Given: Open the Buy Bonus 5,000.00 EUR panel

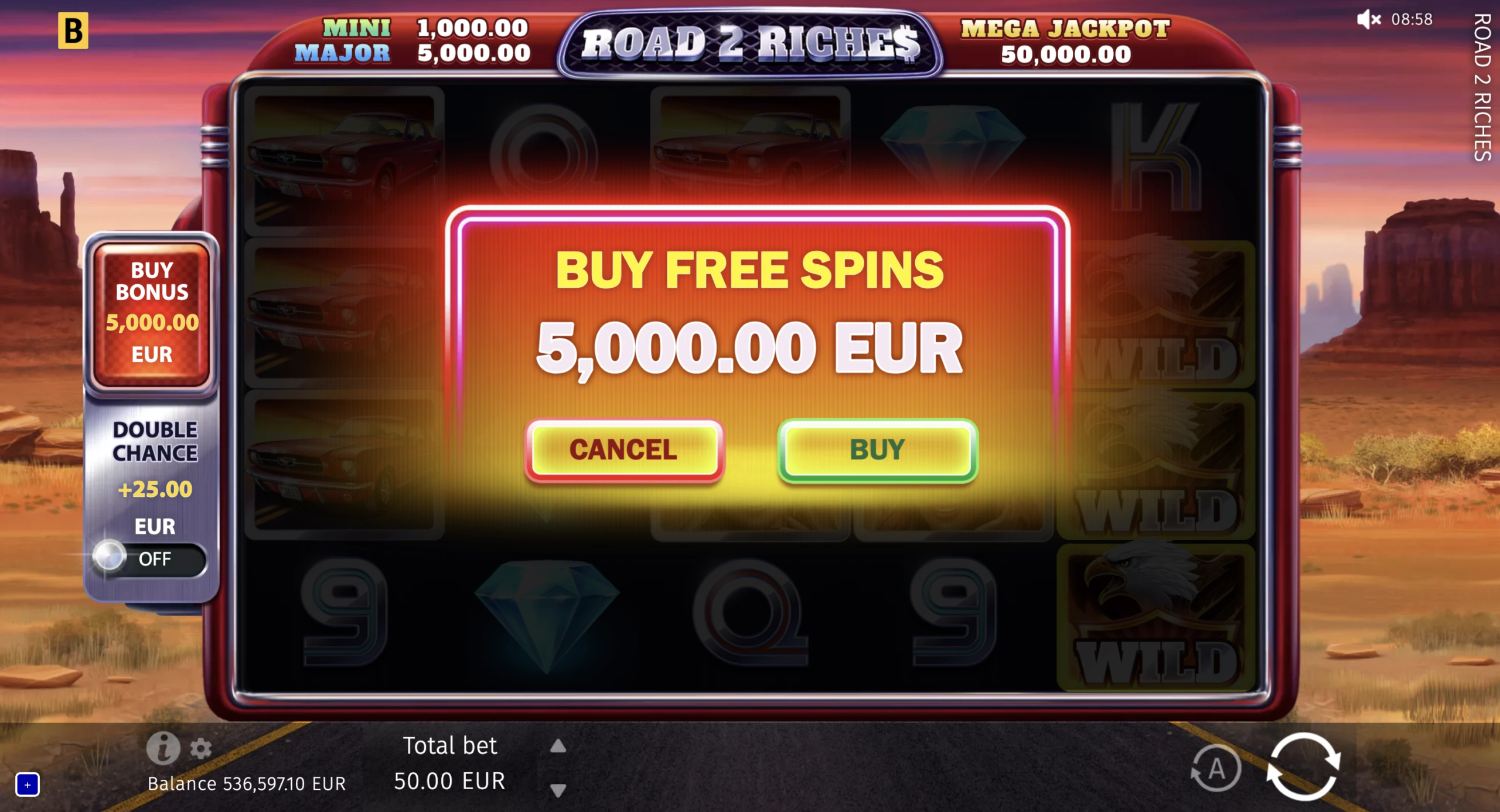Looking at the screenshot, I should pos(152,313).
